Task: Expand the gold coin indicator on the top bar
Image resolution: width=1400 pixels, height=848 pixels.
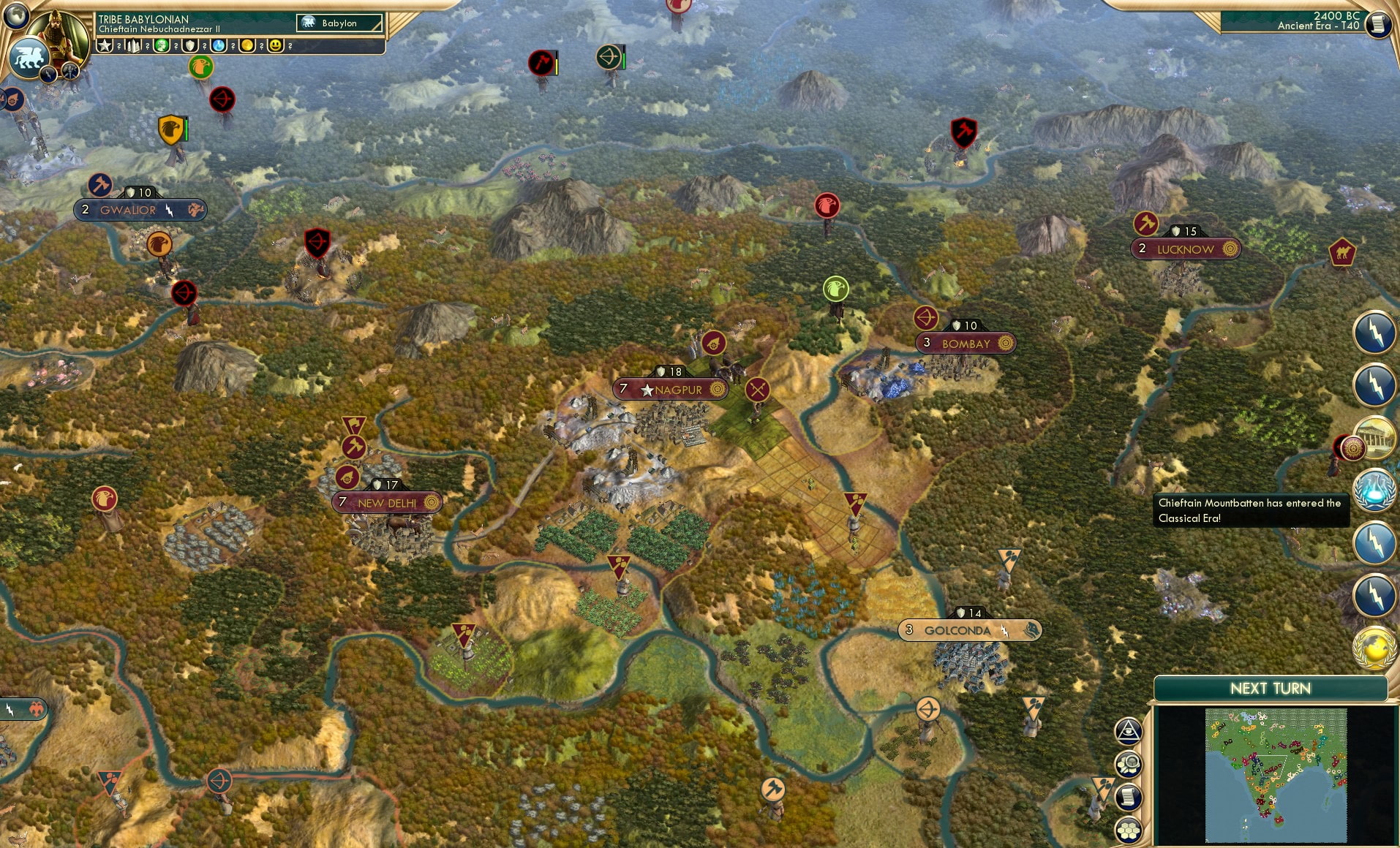Action: point(249,45)
